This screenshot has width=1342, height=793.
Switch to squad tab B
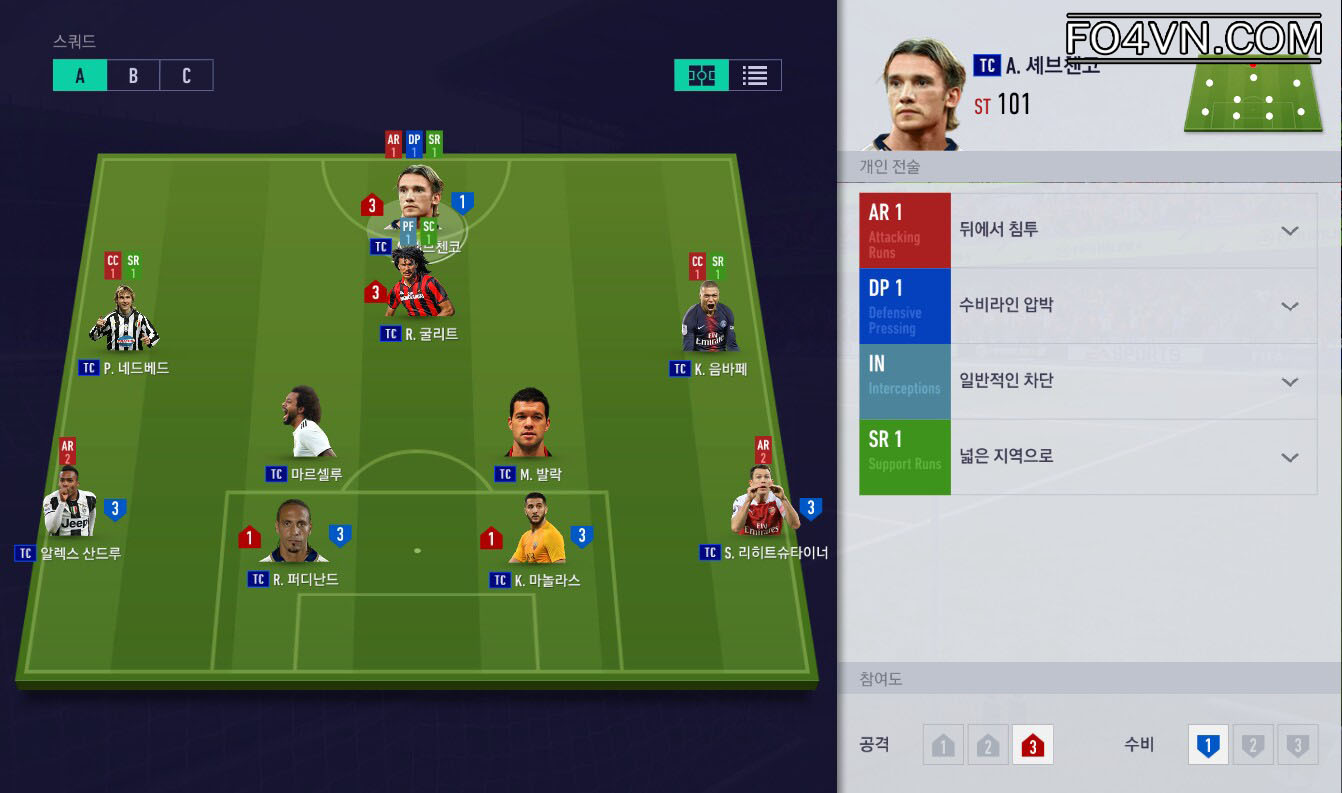pos(133,75)
